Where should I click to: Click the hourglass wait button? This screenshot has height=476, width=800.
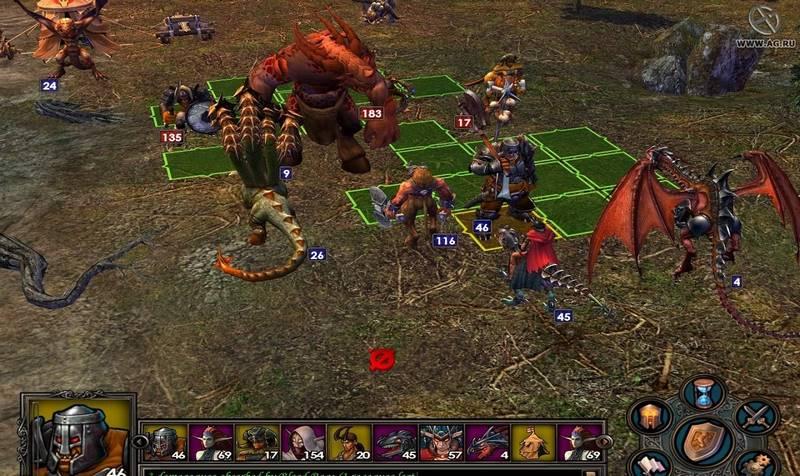coord(705,392)
